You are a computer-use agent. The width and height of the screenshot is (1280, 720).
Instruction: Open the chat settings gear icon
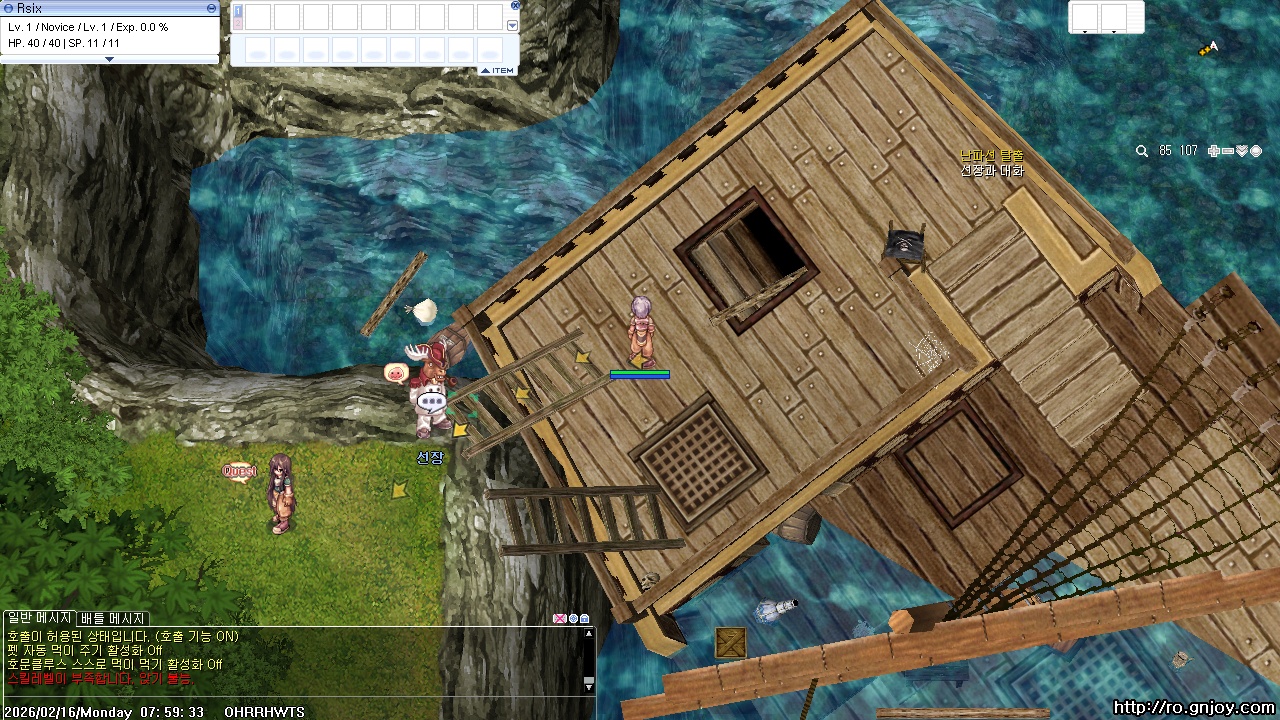pyautogui.click(x=573, y=619)
